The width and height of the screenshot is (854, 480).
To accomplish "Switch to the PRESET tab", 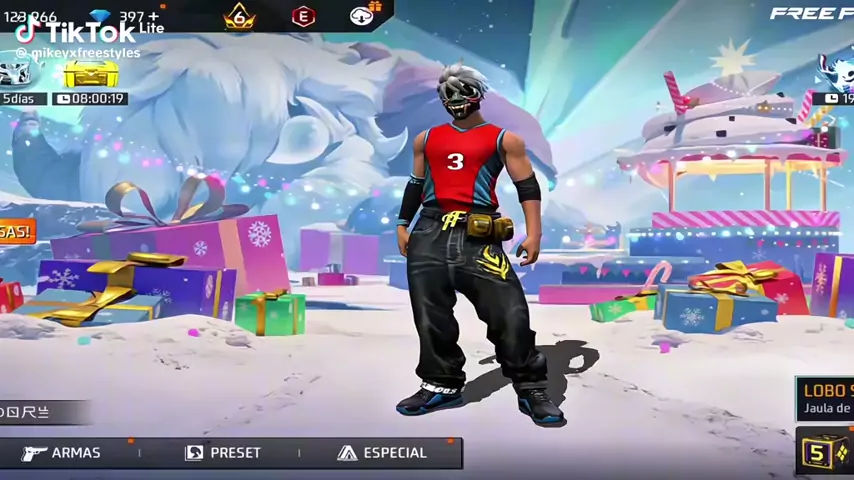I will (x=223, y=453).
